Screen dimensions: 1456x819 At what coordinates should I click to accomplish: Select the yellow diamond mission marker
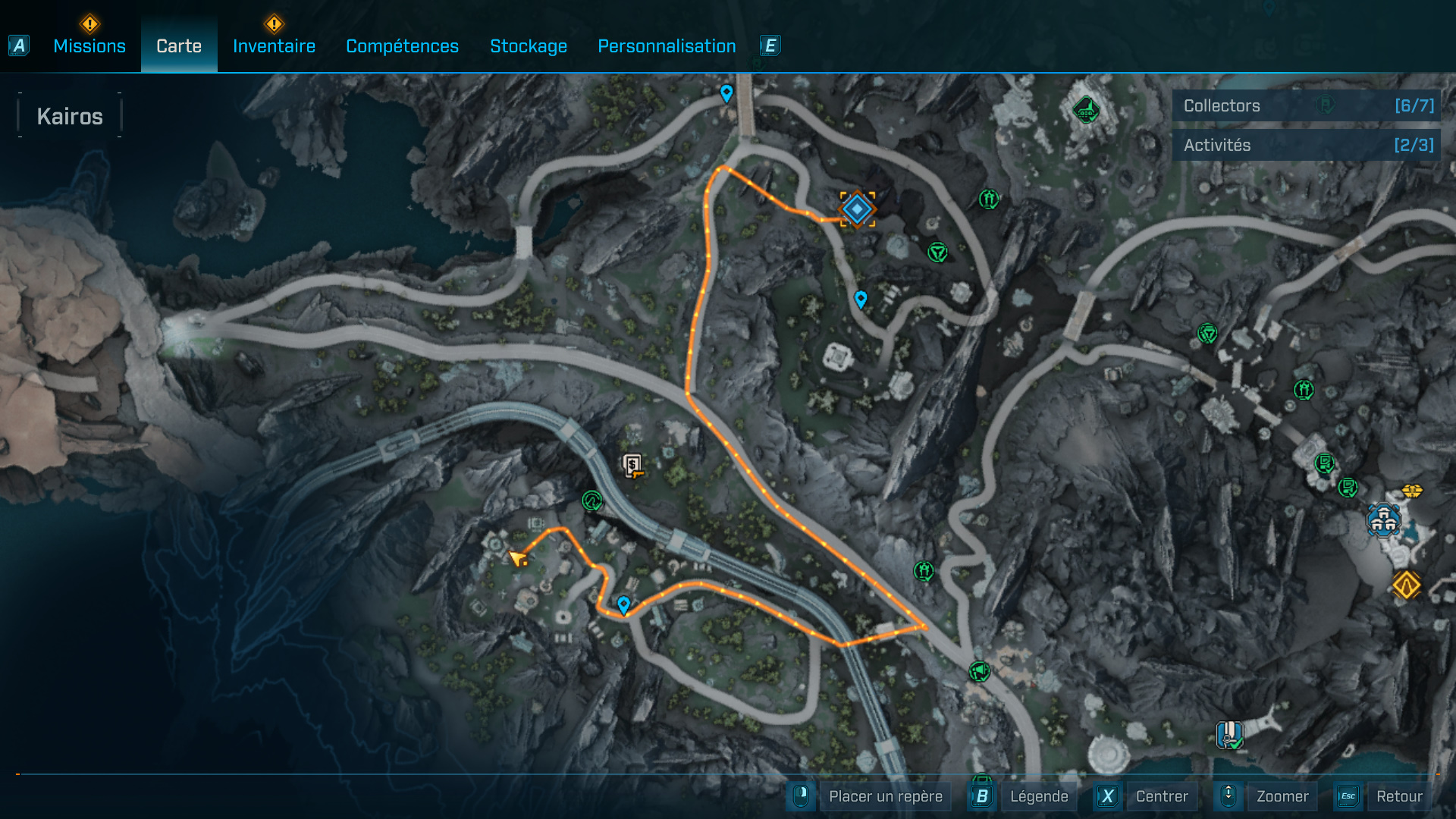click(x=1406, y=585)
